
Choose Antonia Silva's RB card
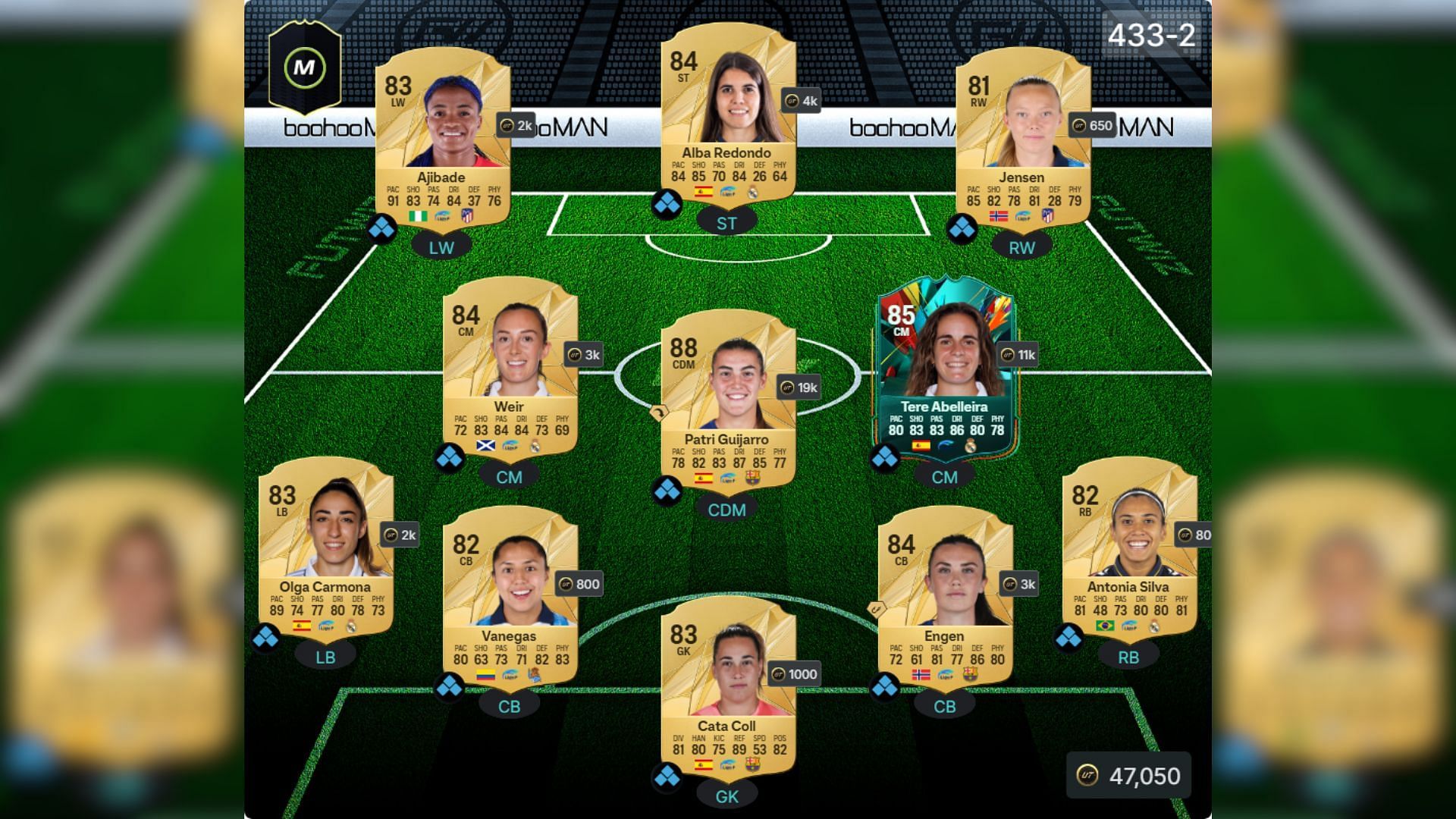[x=1128, y=546]
